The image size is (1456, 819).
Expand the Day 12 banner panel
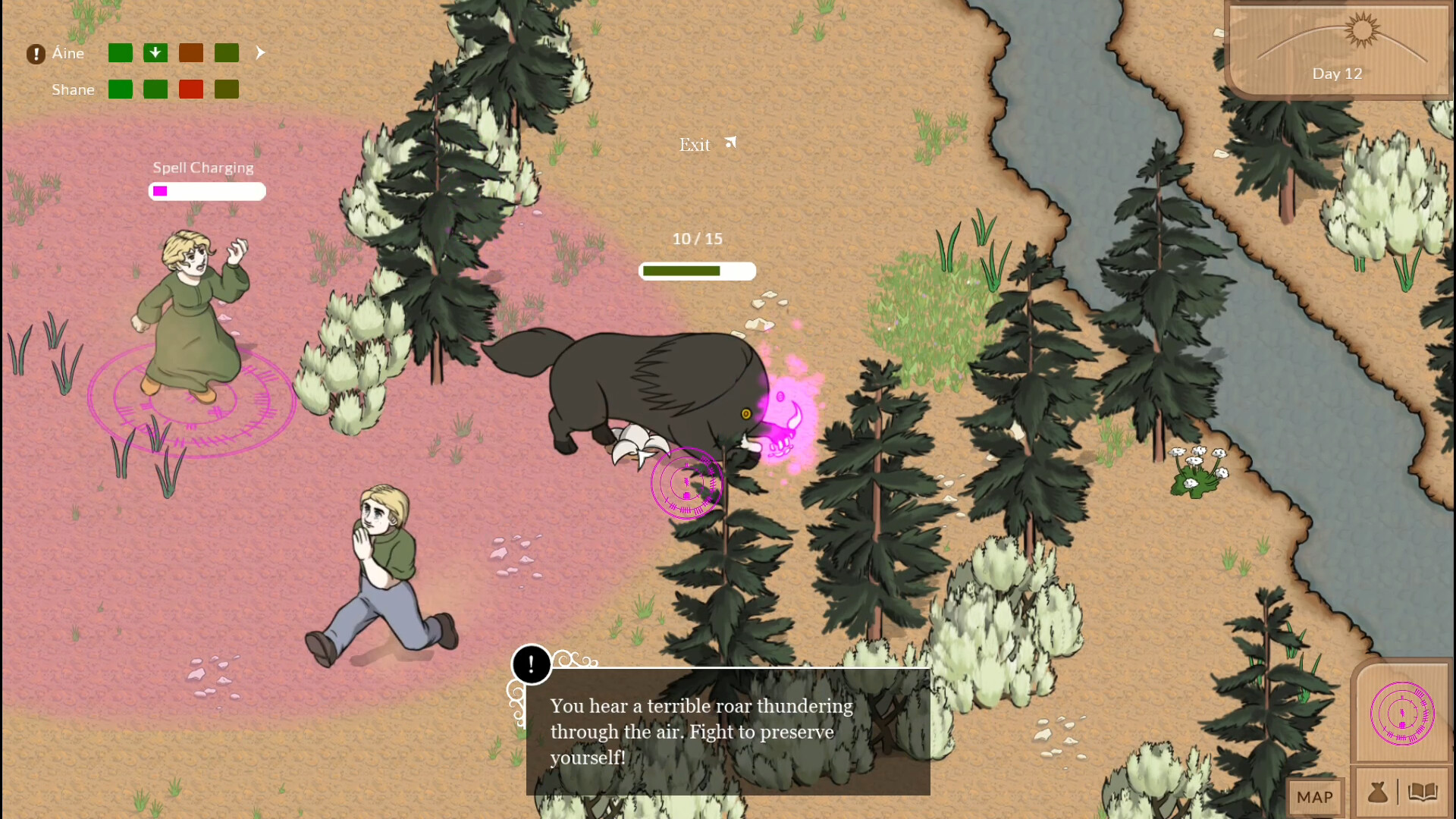[1338, 49]
